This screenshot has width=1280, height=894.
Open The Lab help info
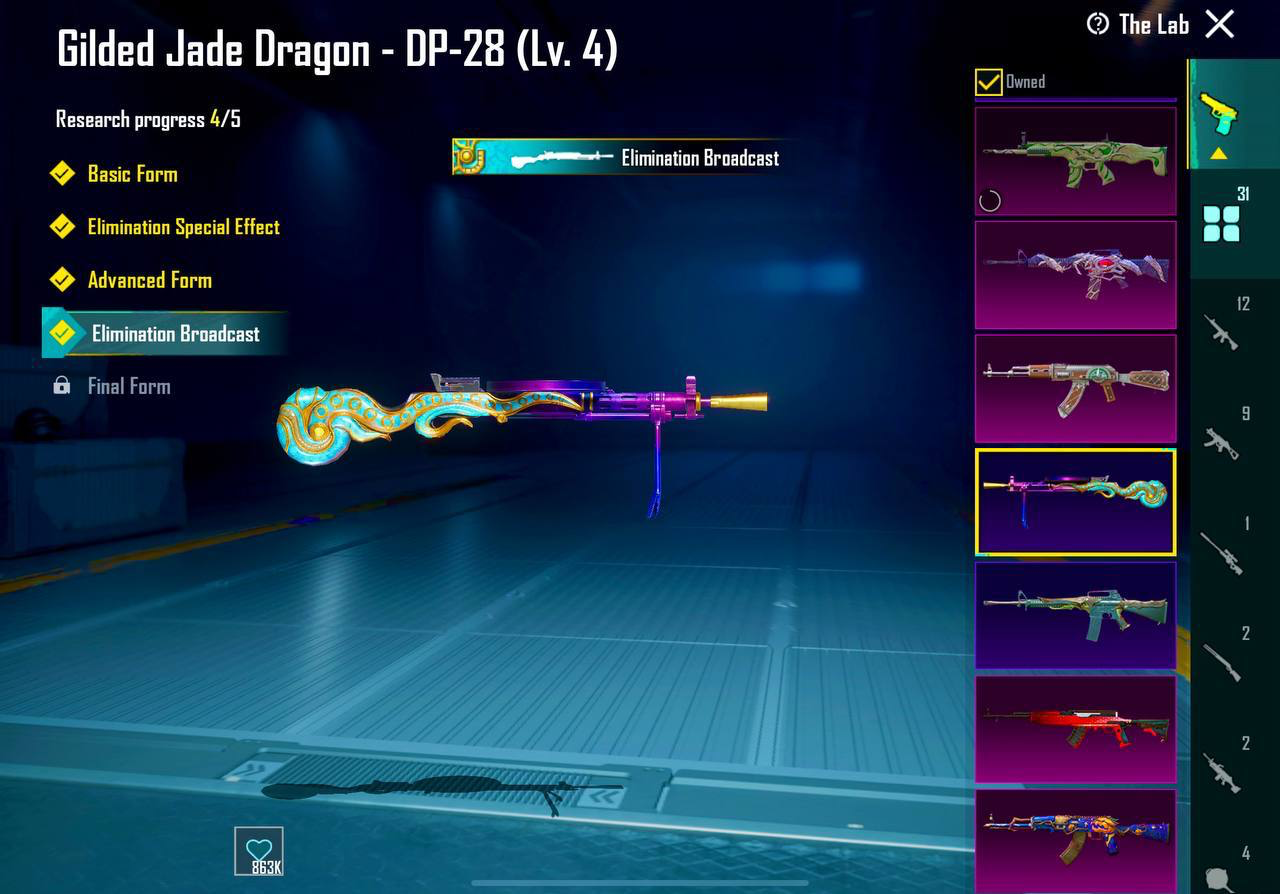point(1098,24)
